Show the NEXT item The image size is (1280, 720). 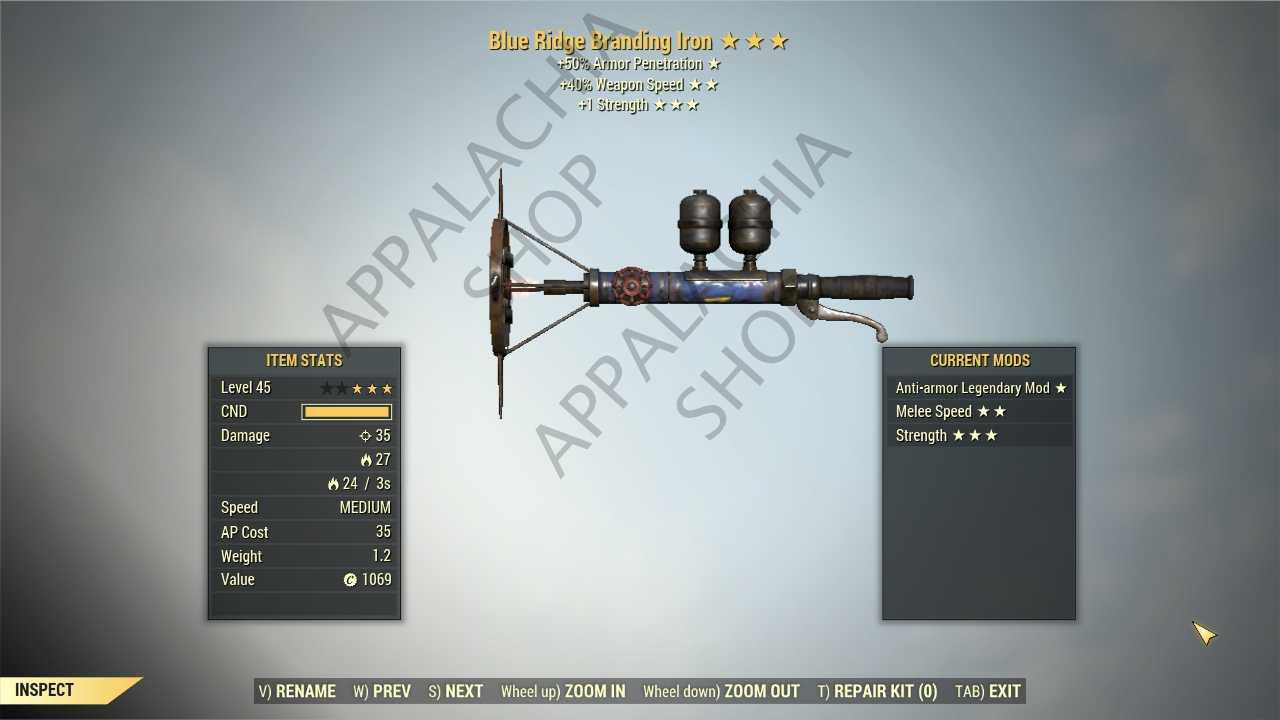click(456, 691)
